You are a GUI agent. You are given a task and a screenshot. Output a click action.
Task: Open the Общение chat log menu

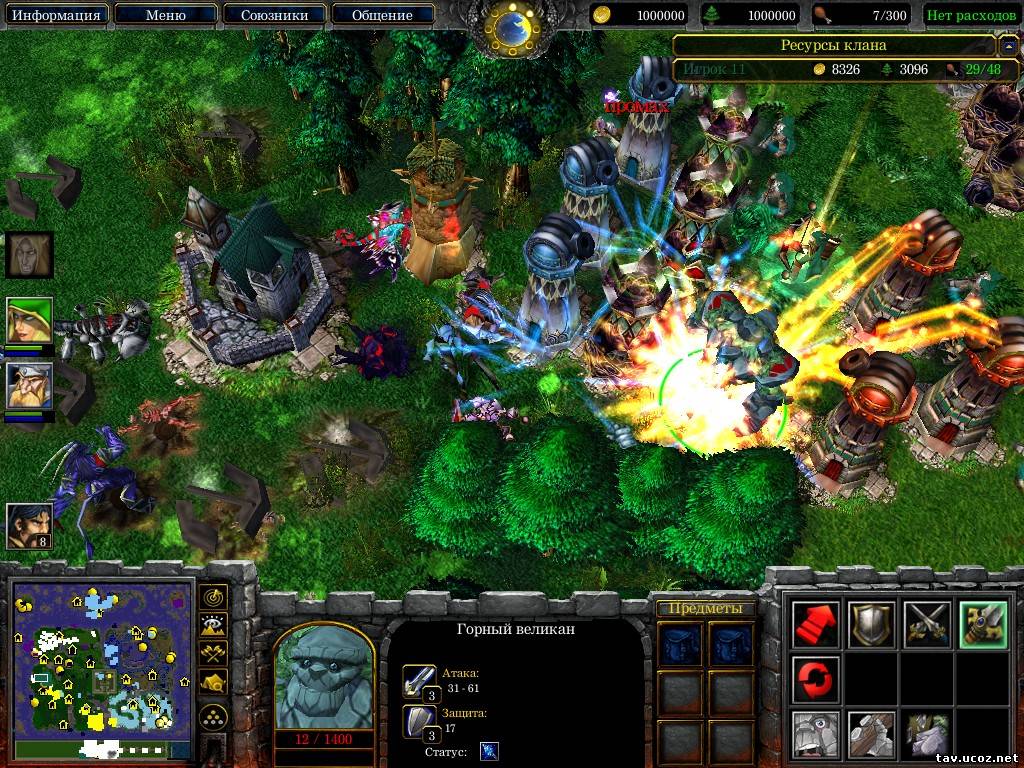pyautogui.click(x=382, y=15)
